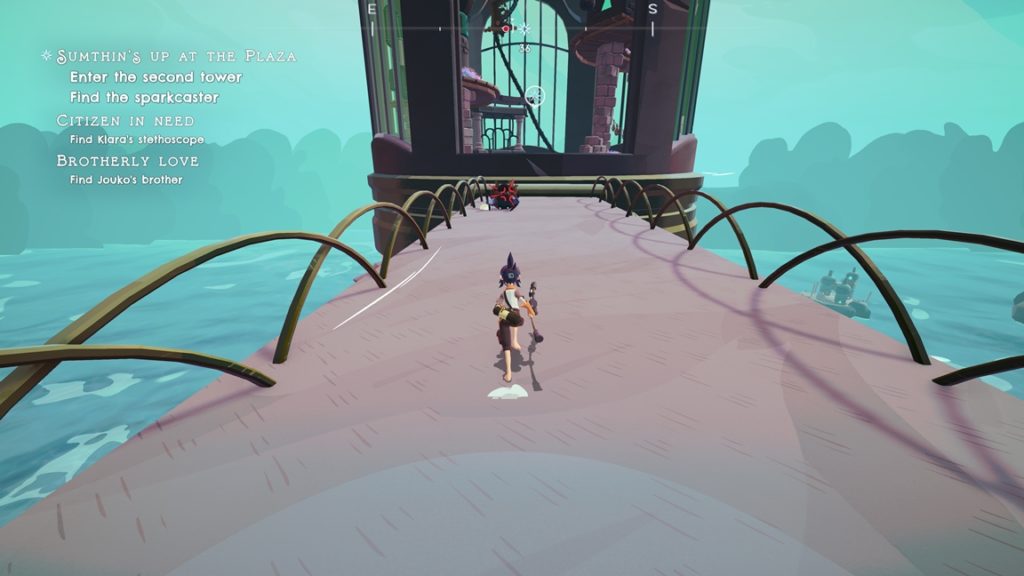1024x576 pixels.
Task: Open the Citizen in need quest
Action: tap(126, 120)
